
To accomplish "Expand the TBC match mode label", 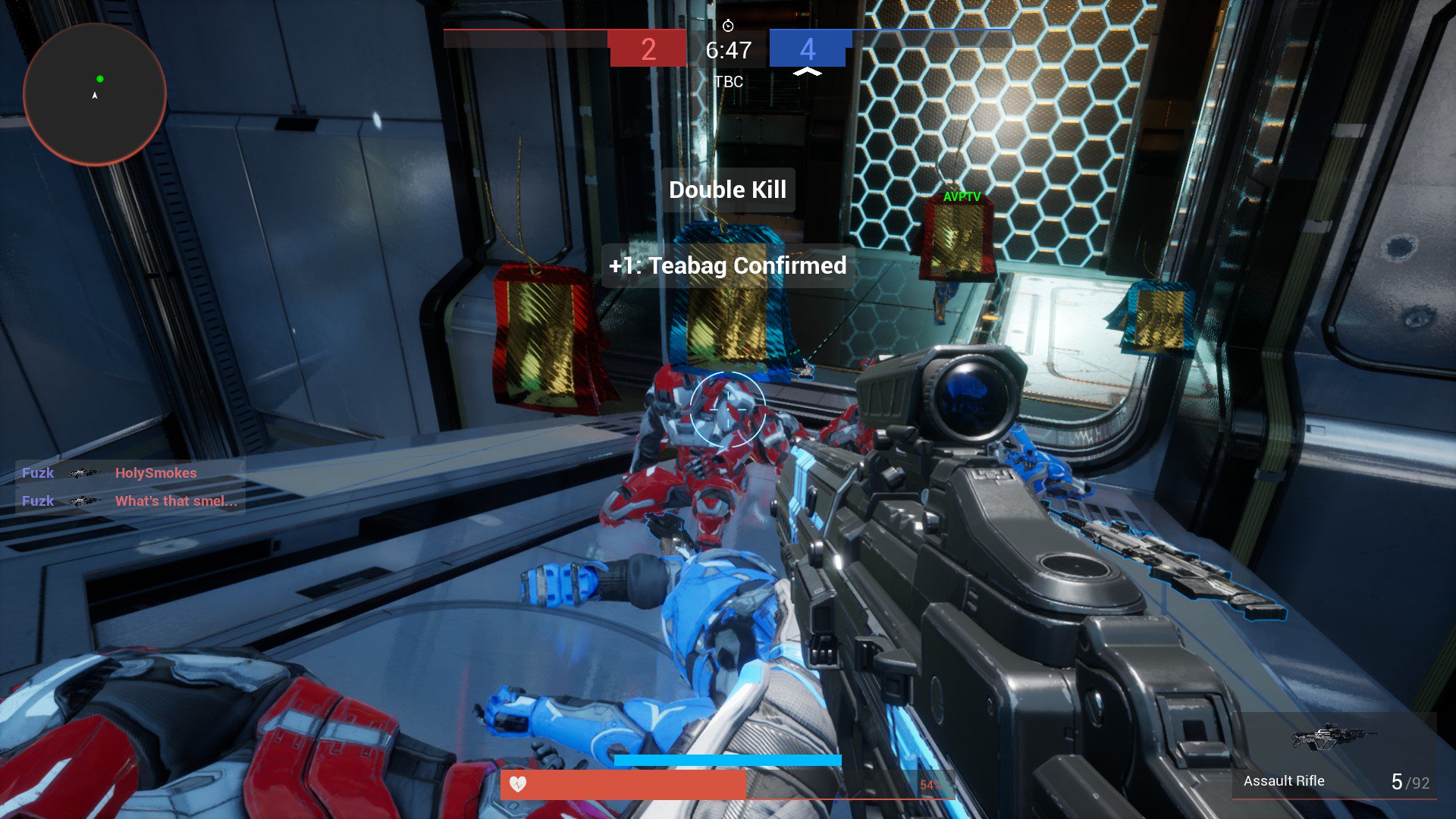I will (728, 82).
